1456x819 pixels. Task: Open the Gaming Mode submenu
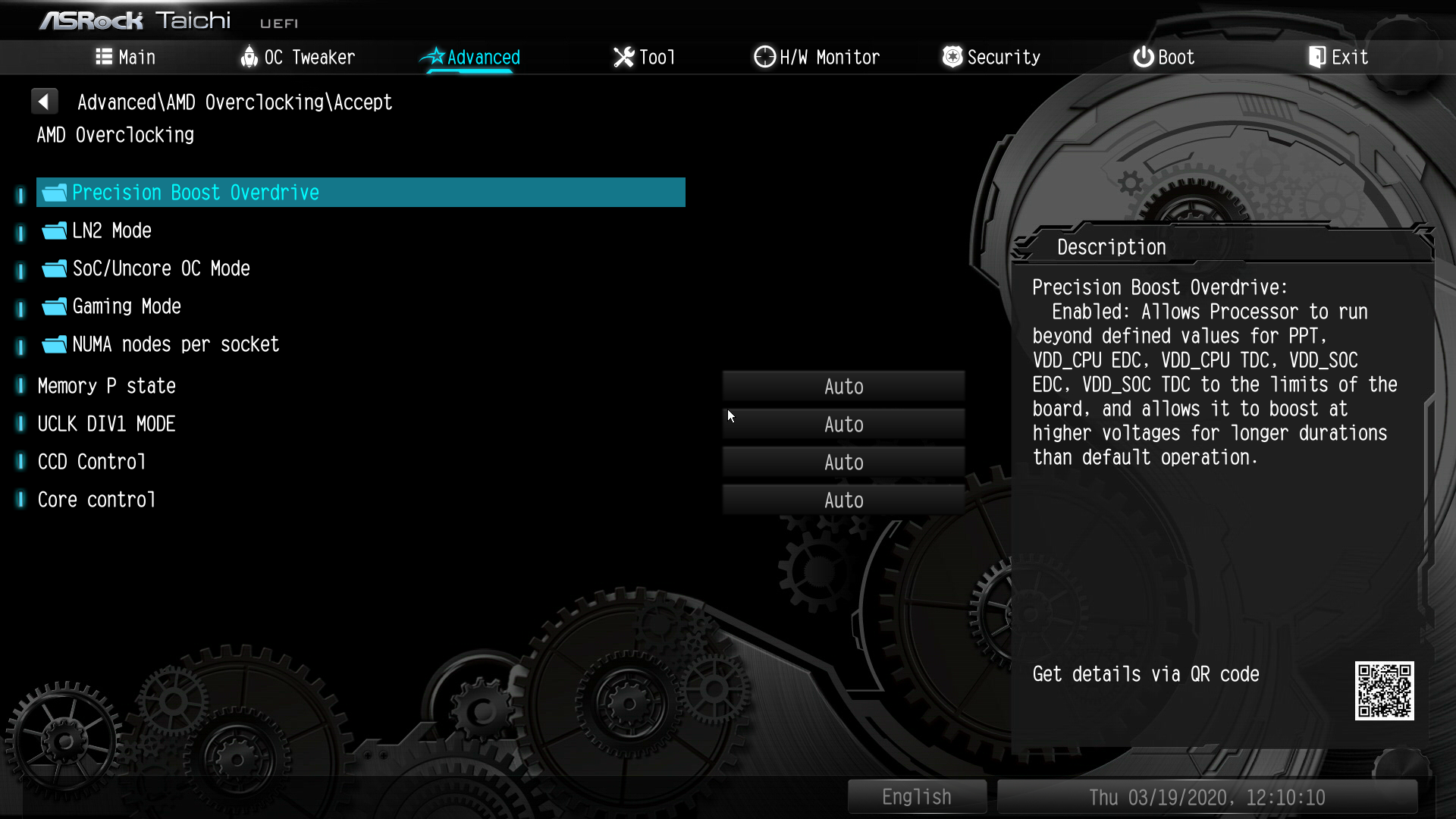coord(127,306)
